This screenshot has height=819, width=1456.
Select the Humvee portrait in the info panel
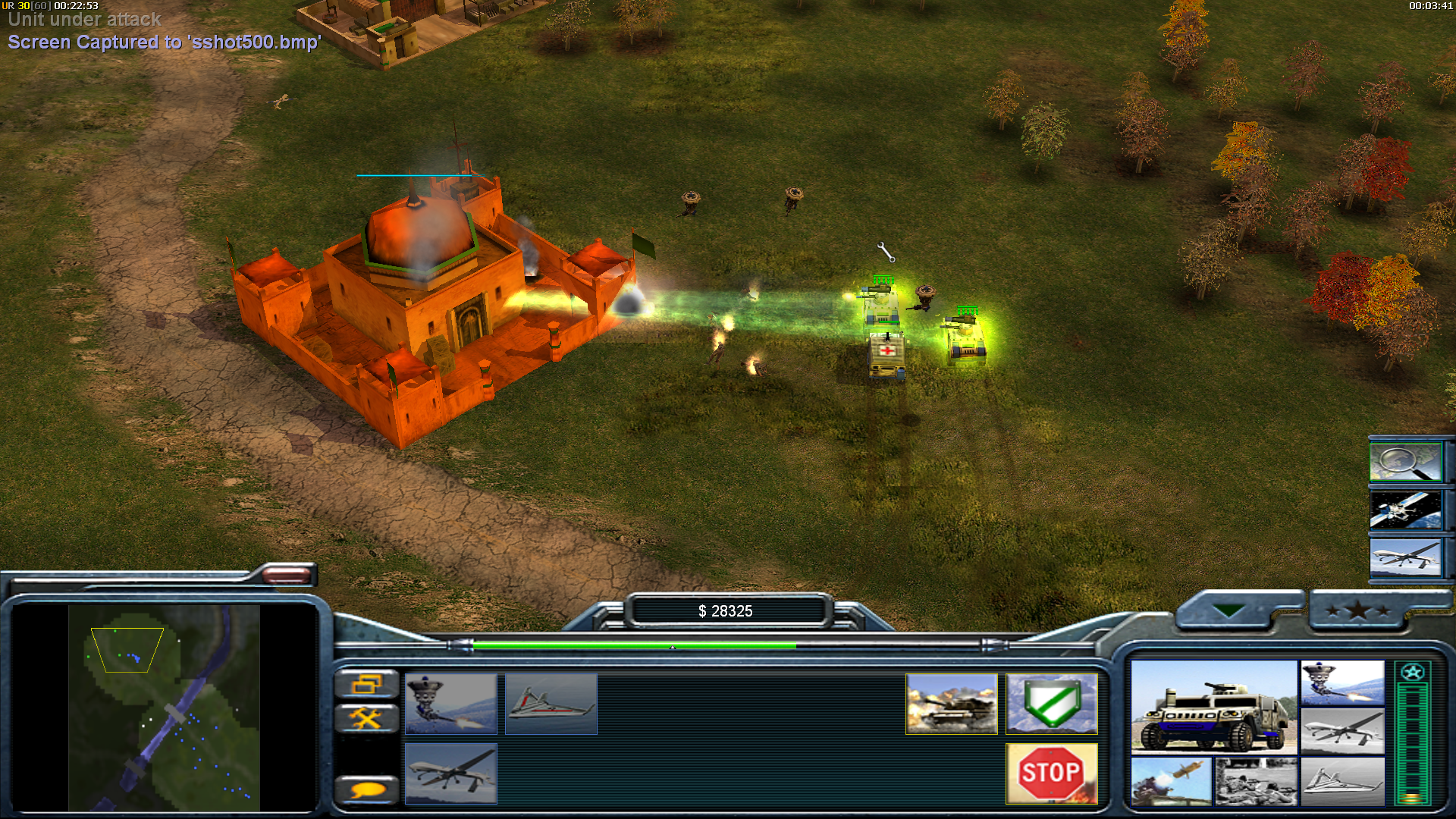1213,707
